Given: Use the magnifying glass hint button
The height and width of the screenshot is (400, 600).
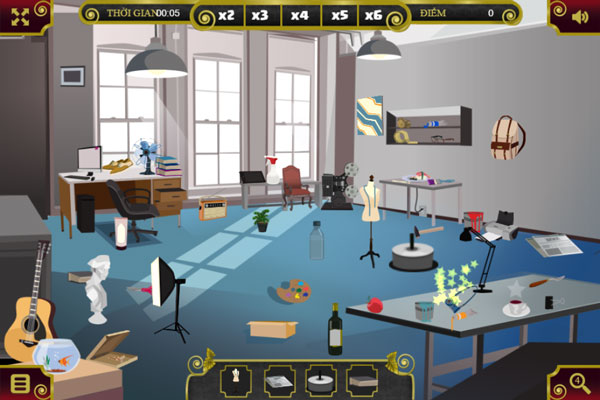Looking at the screenshot, I should (x=580, y=383).
